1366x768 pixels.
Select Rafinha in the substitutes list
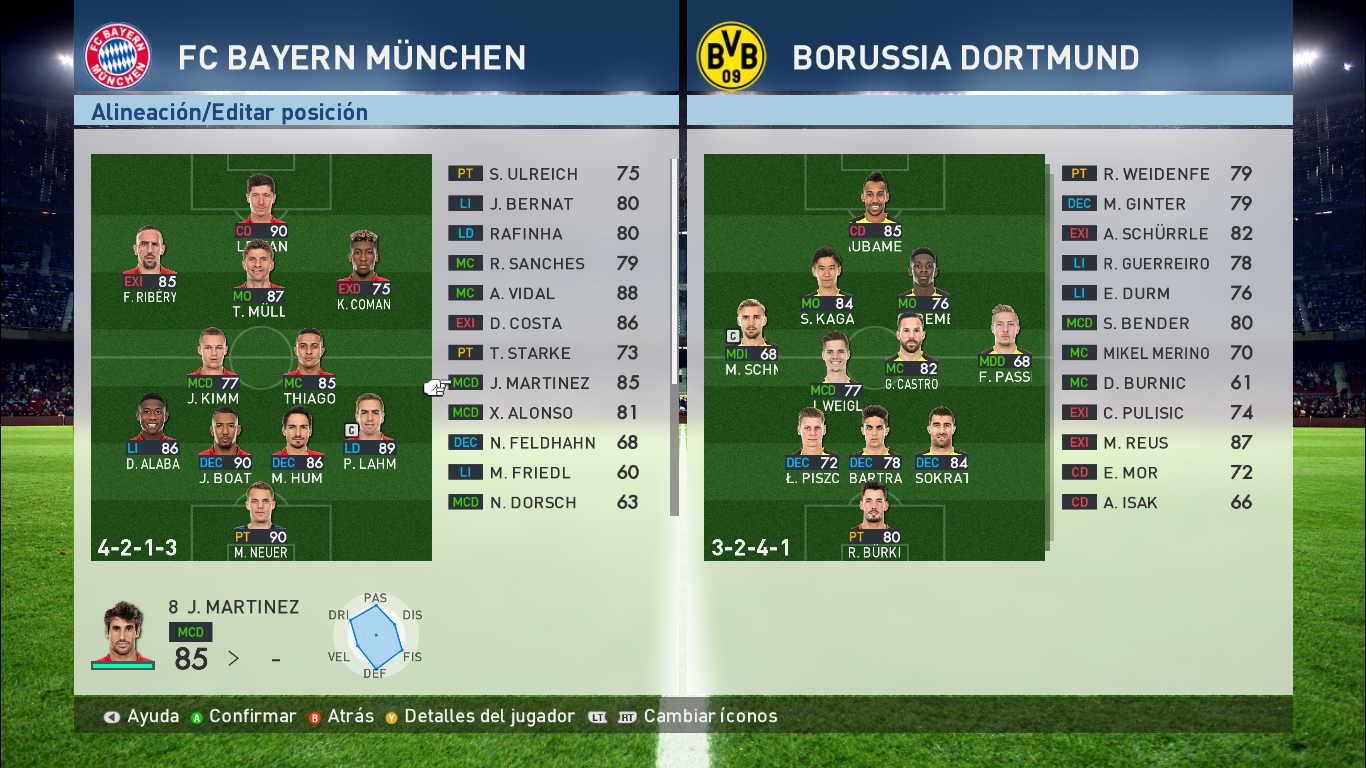tap(543, 234)
